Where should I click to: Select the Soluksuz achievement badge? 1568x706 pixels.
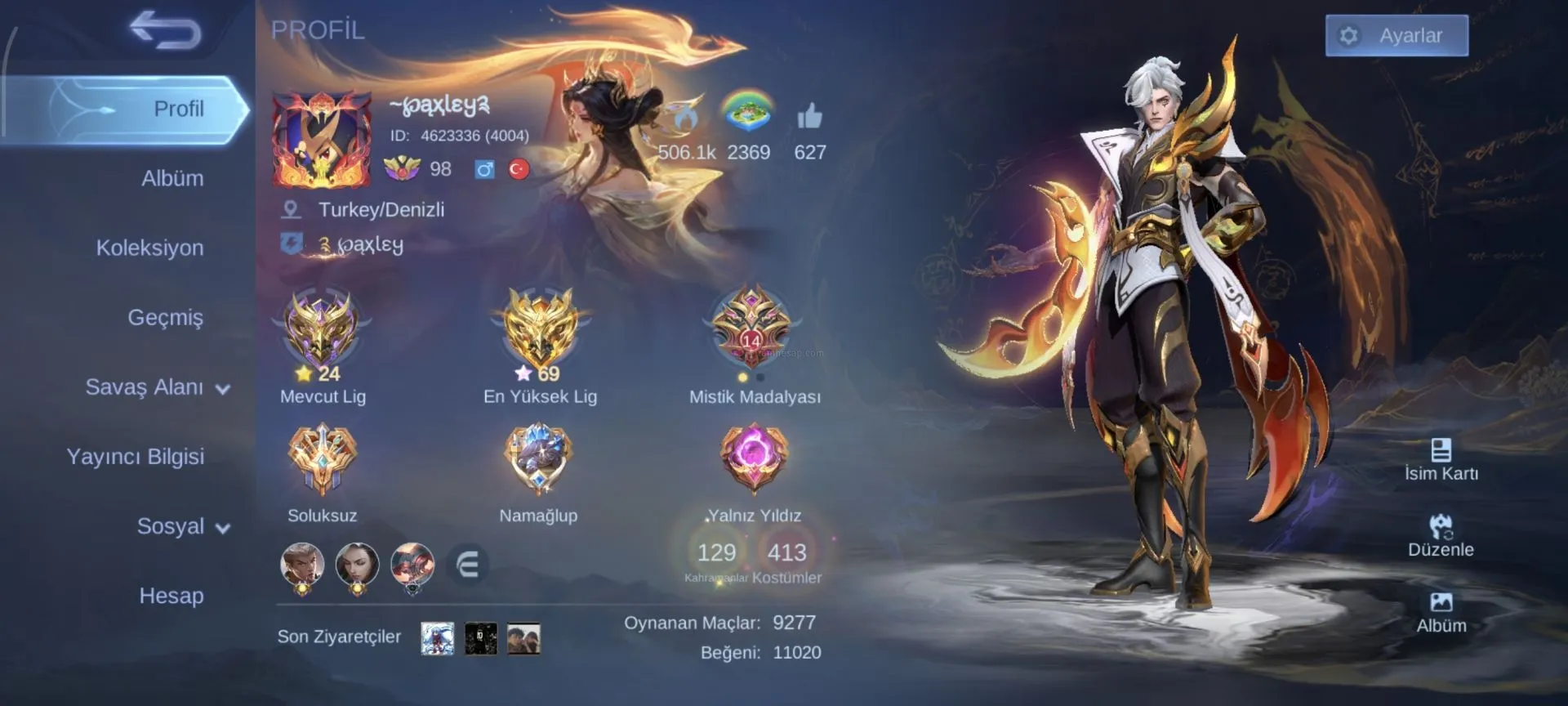pyautogui.click(x=322, y=459)
